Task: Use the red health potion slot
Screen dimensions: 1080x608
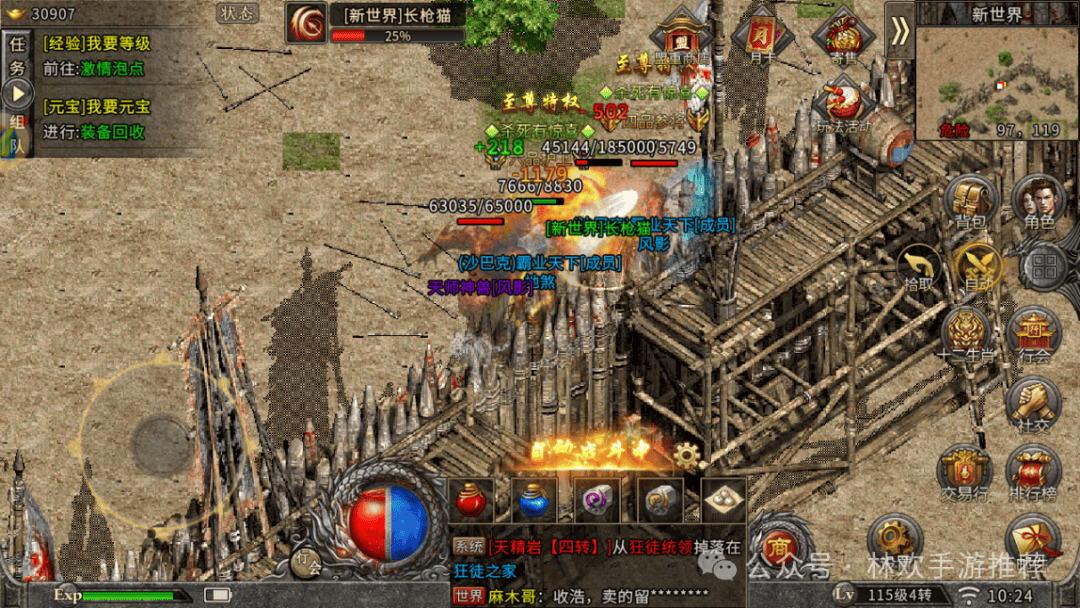Action: coord(472,500)
